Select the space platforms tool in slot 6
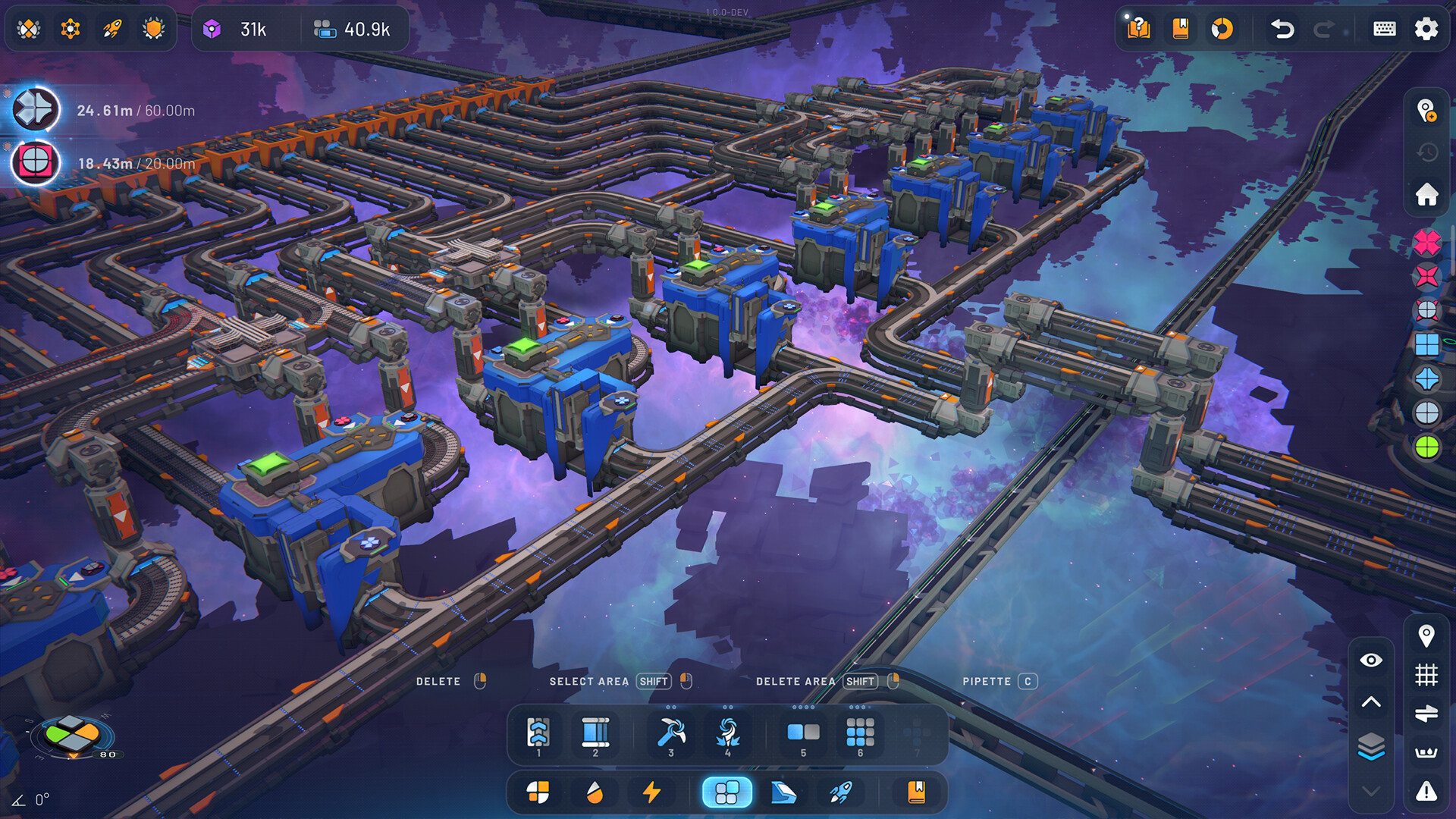Screen dimensions: 1456x819 tap(859, 732)
